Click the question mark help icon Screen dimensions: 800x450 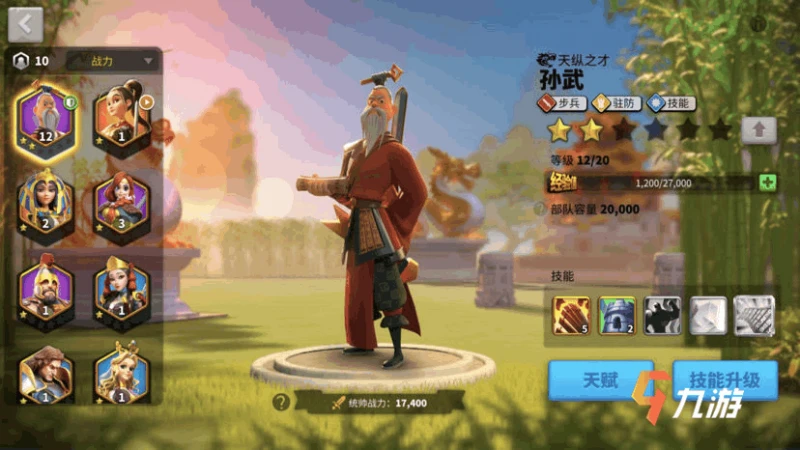(282, 402)
